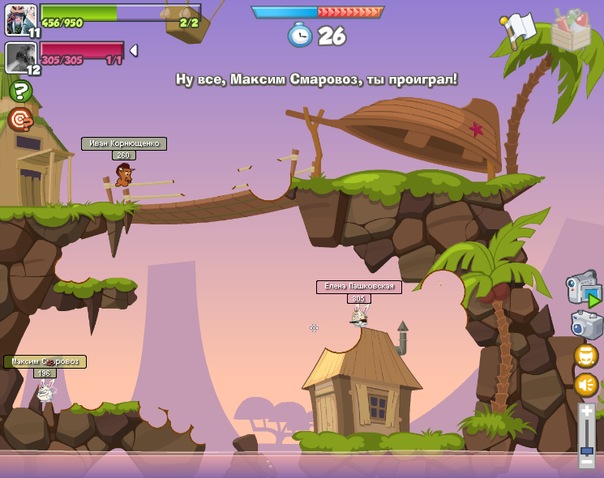Start video recording with camcorder icon
Screen dimensions: 604x478
click(x=583, y=289)
